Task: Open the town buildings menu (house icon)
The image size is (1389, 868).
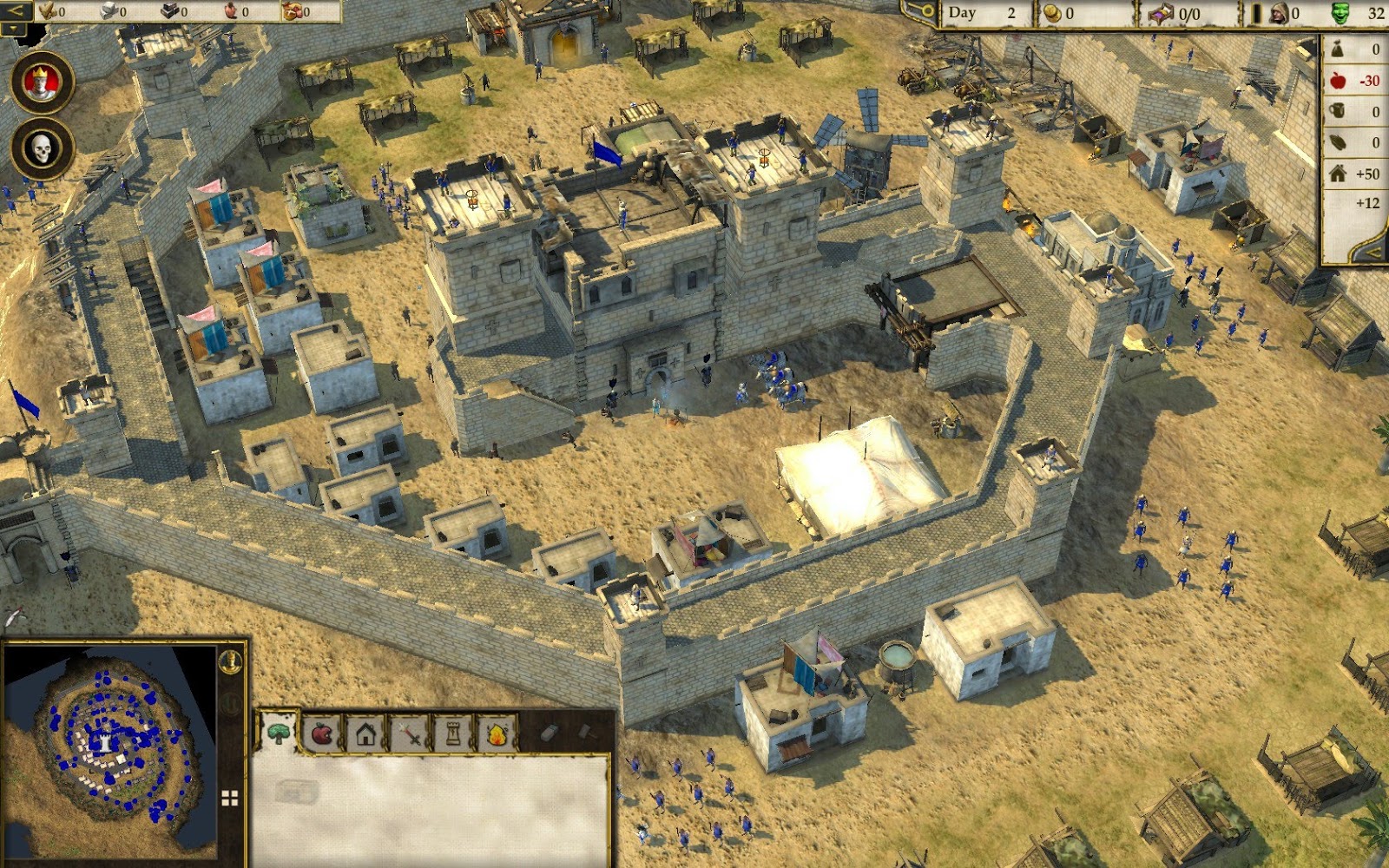Action: pyautogui.click(x=365, y=733)
